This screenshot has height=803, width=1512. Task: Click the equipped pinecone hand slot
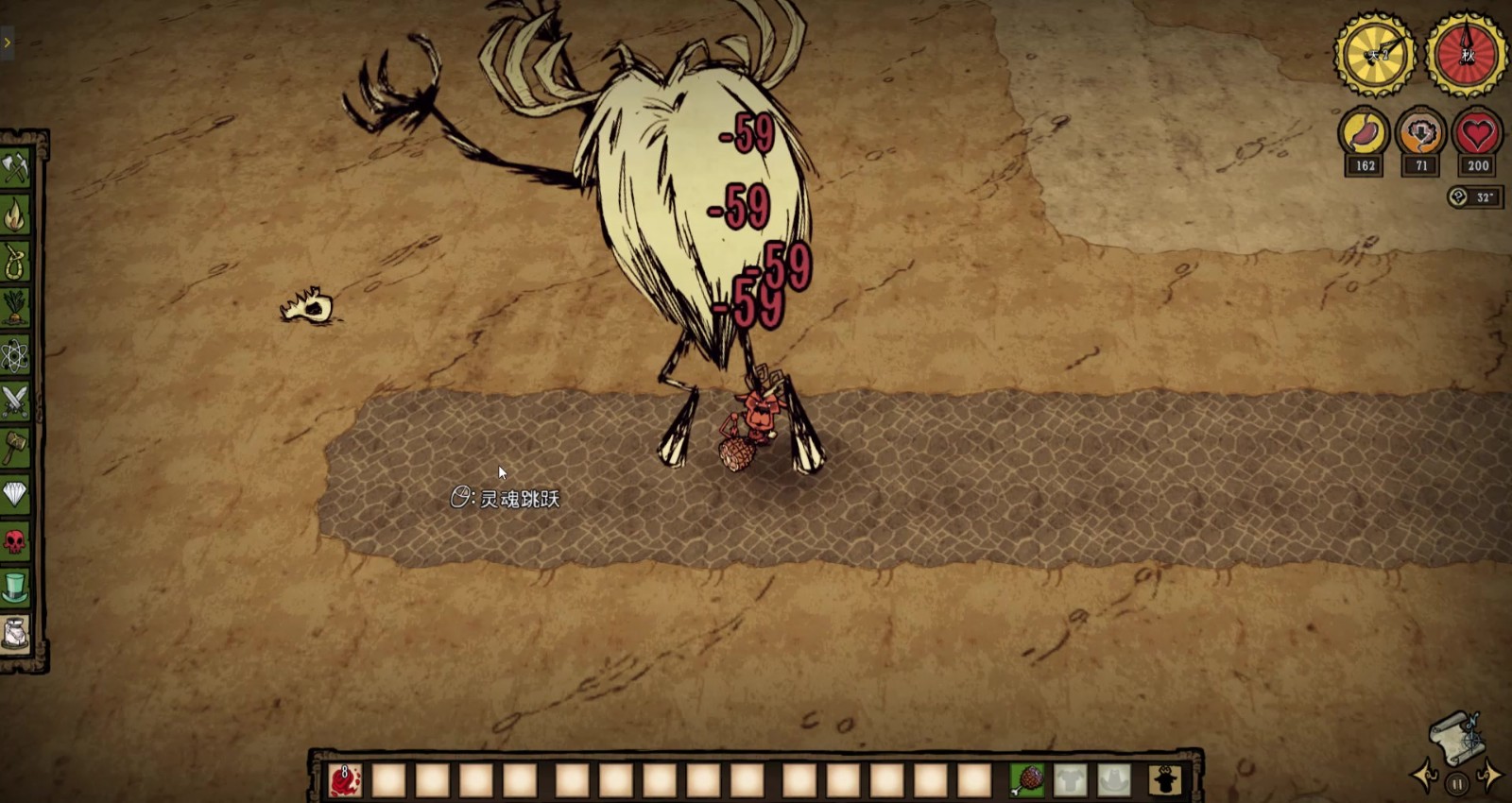(1026, 780)
